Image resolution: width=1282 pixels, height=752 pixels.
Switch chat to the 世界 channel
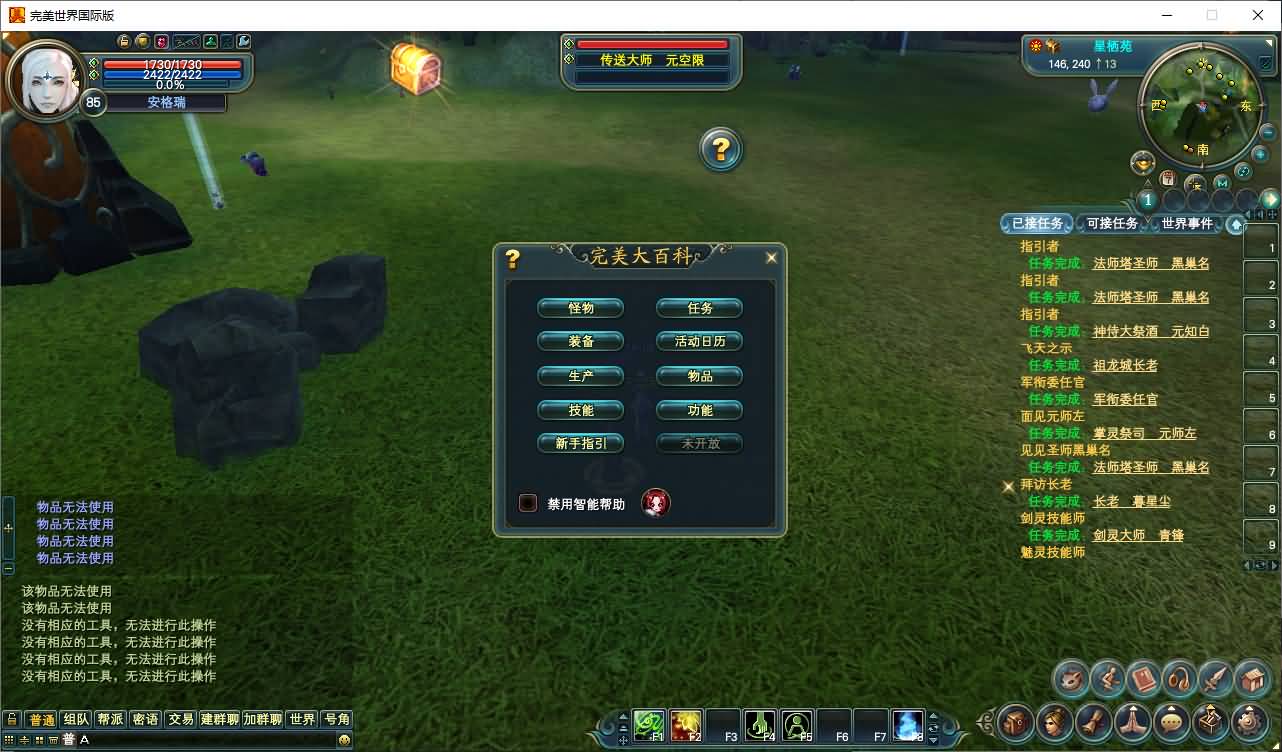(x=301, y=719)
